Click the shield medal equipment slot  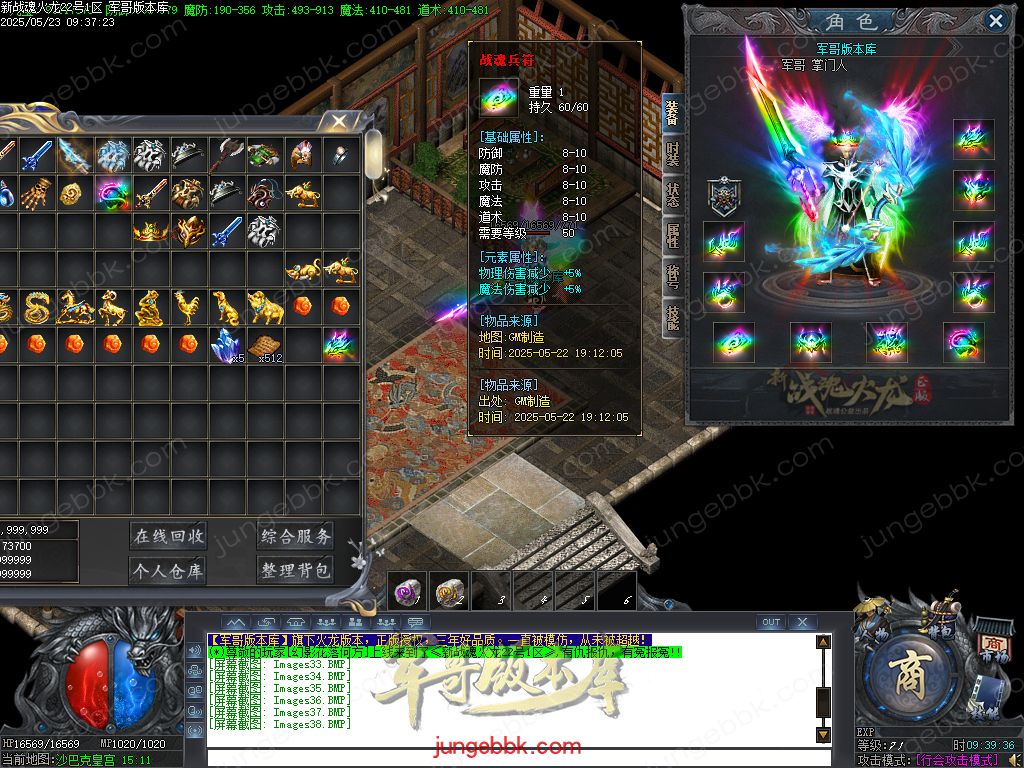pos(723,197)
